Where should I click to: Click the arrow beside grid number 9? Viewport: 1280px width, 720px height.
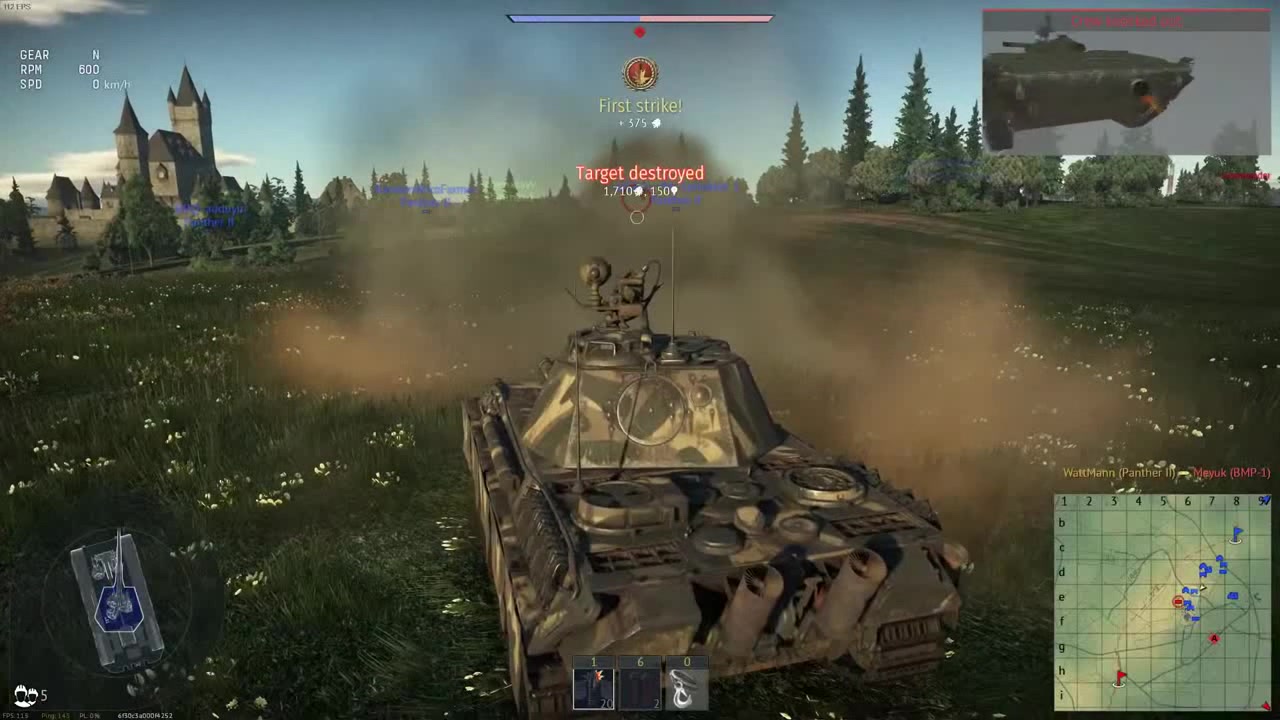(x=1266, y=501)
